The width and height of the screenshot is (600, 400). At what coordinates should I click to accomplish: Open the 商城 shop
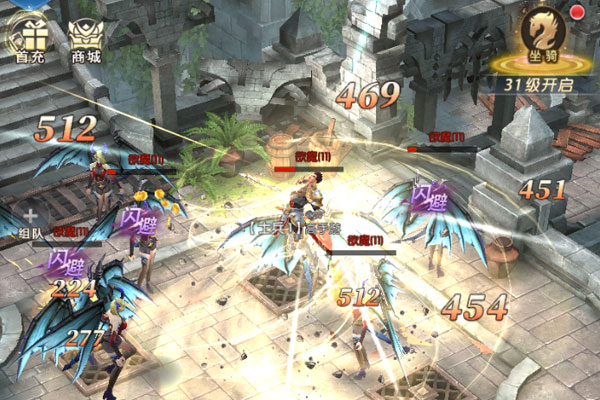[x=86, y=38]
